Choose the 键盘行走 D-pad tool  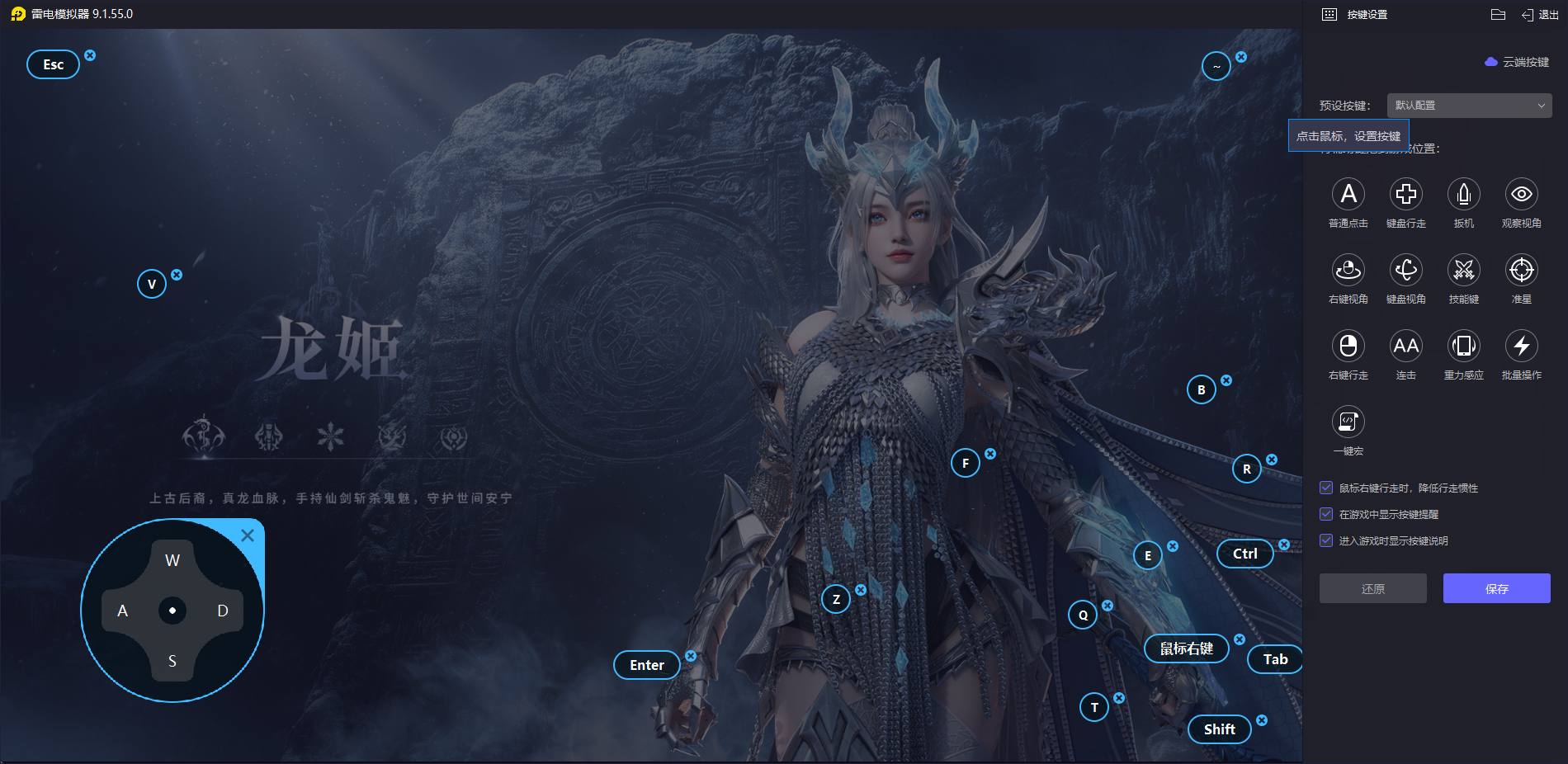[1406, 195]
